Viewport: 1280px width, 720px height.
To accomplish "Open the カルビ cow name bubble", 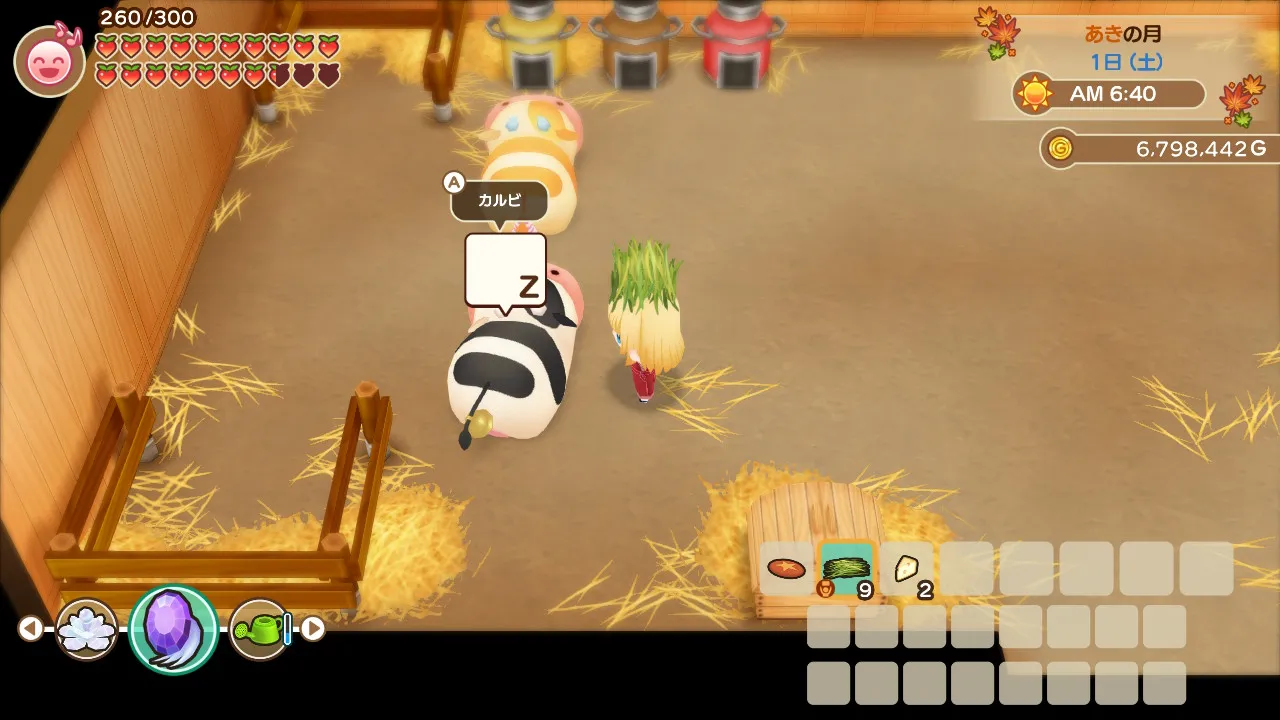I will coord(499,201).
